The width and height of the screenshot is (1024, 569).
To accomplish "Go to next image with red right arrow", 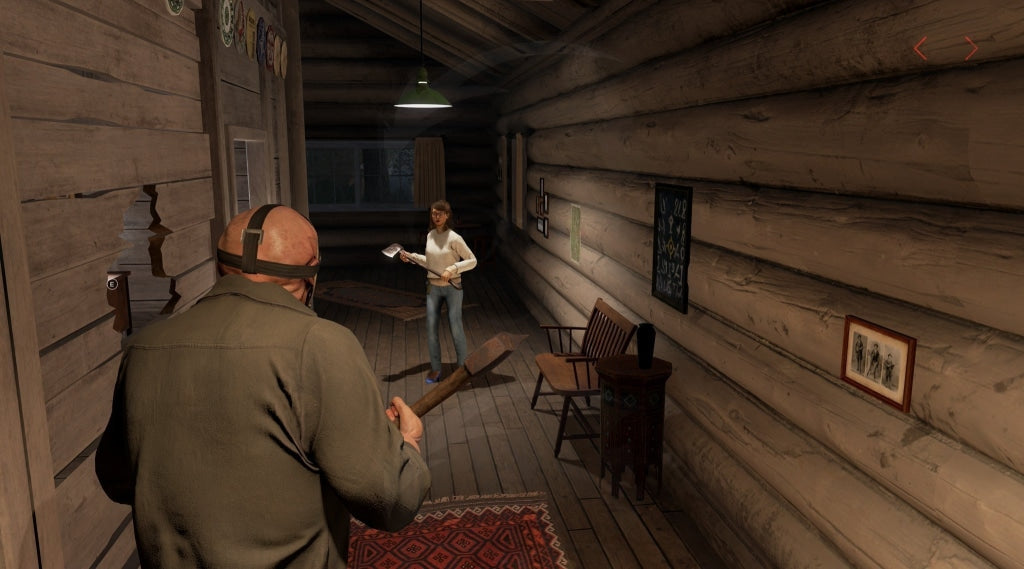I will click(970, 48).
